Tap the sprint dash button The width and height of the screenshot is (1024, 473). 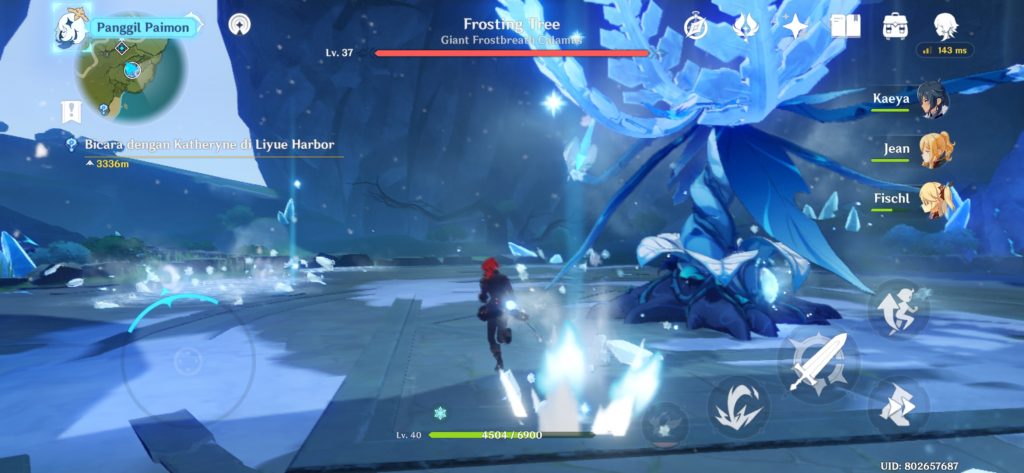coord(898,405)
